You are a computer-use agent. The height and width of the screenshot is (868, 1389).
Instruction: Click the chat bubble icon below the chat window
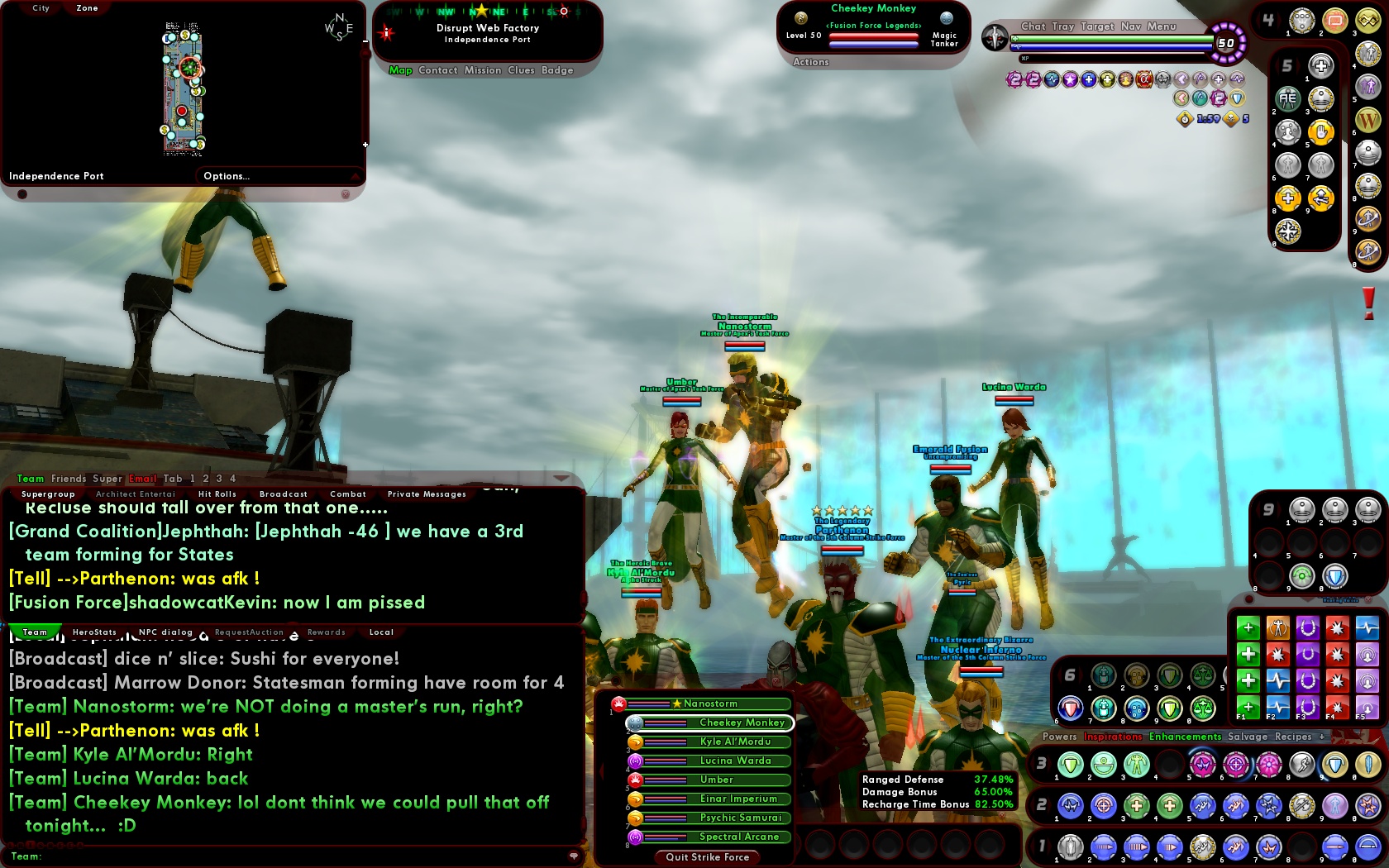[x=574, y=855]
